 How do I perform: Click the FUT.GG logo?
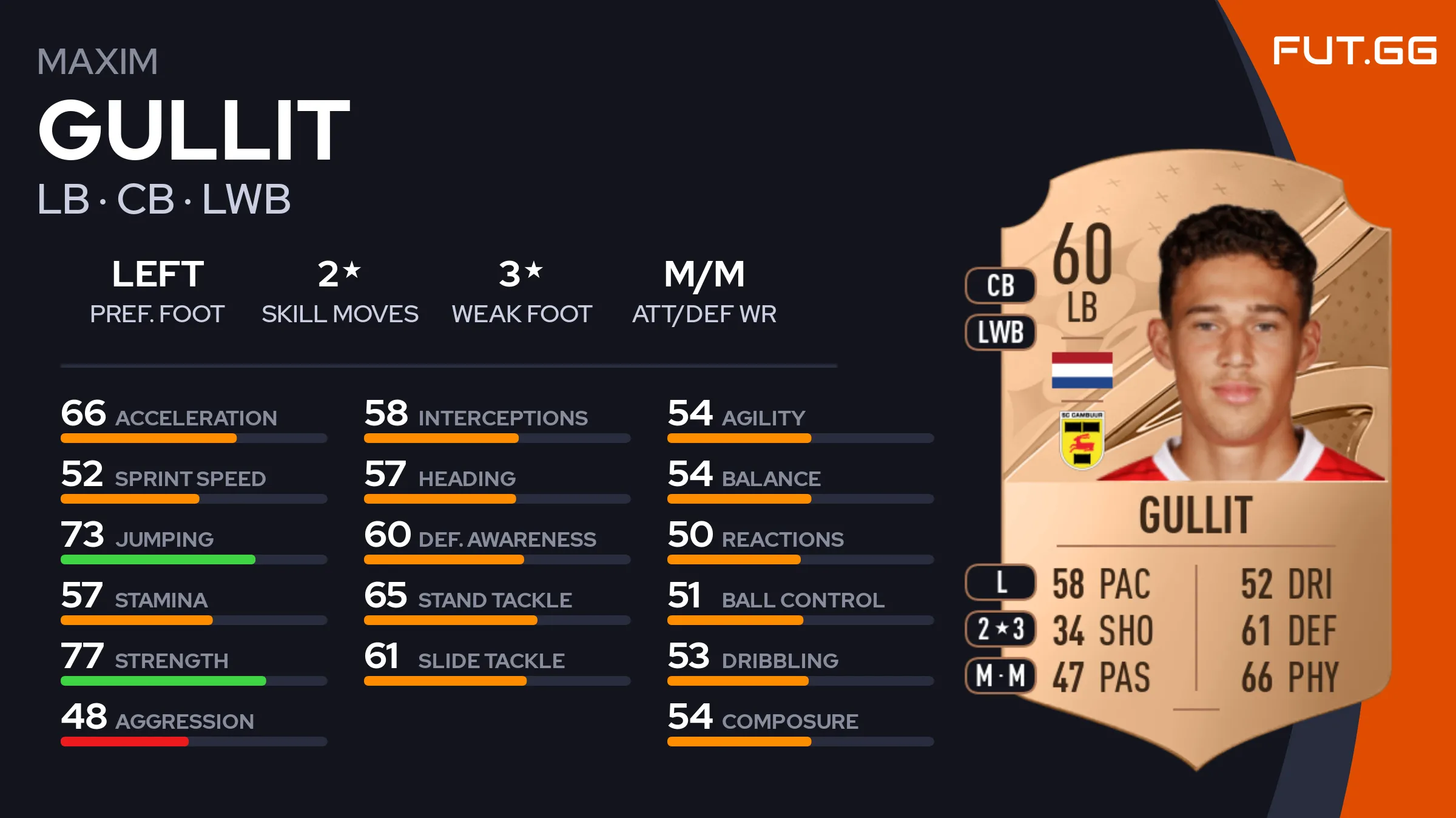tap(1354, 50)
